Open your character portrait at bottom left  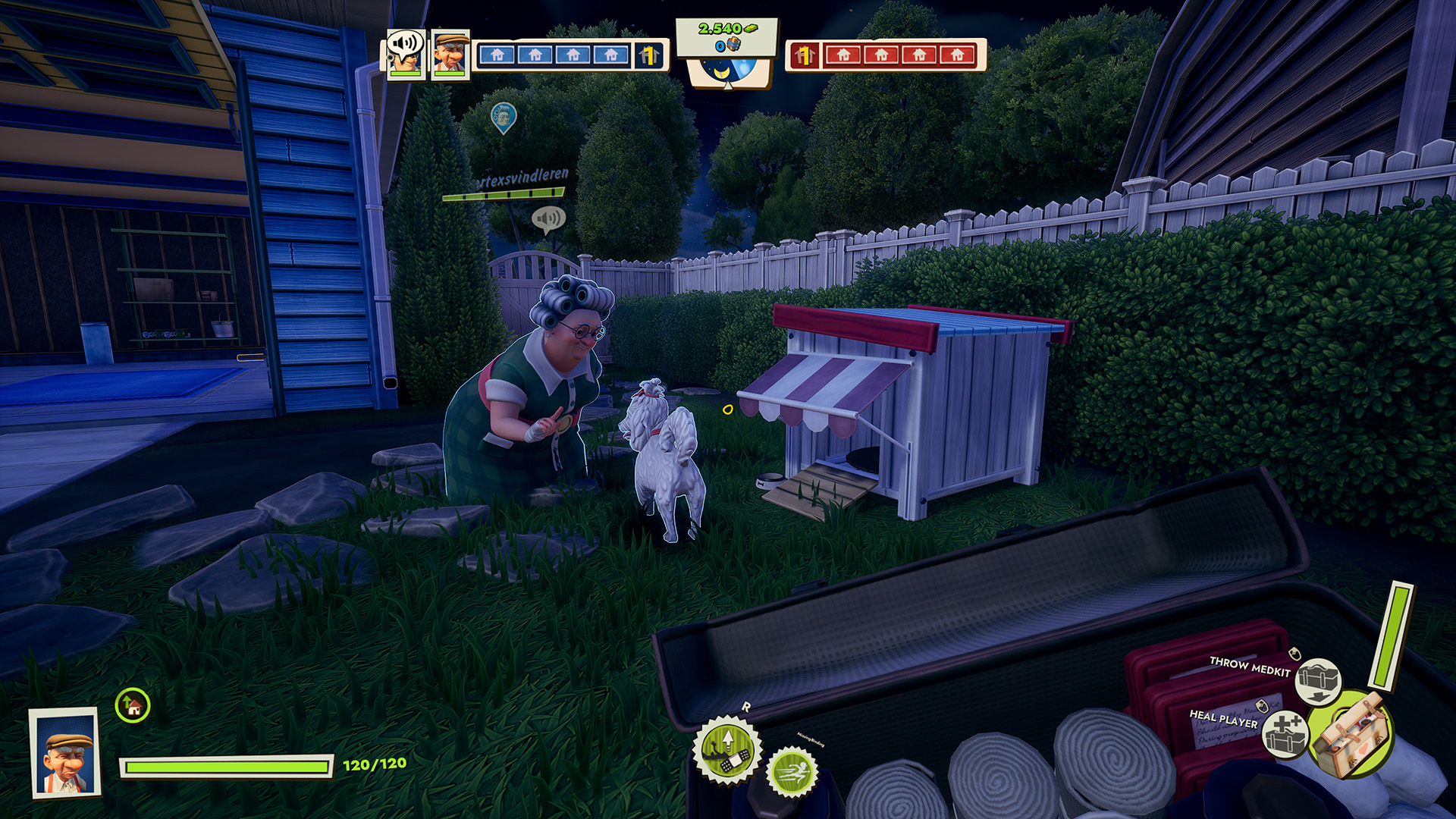66,752
